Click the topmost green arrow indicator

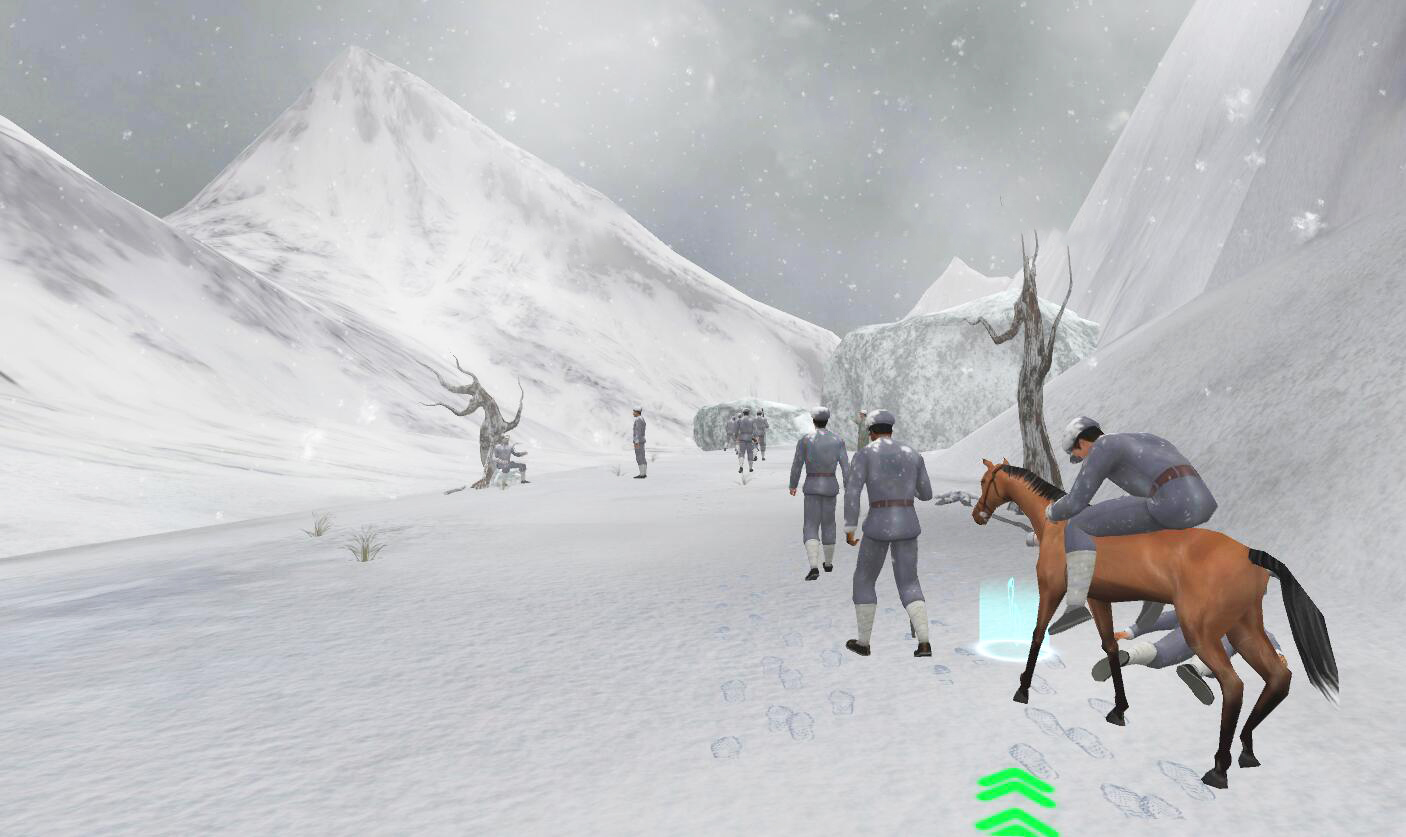[x=1018, y=773]
